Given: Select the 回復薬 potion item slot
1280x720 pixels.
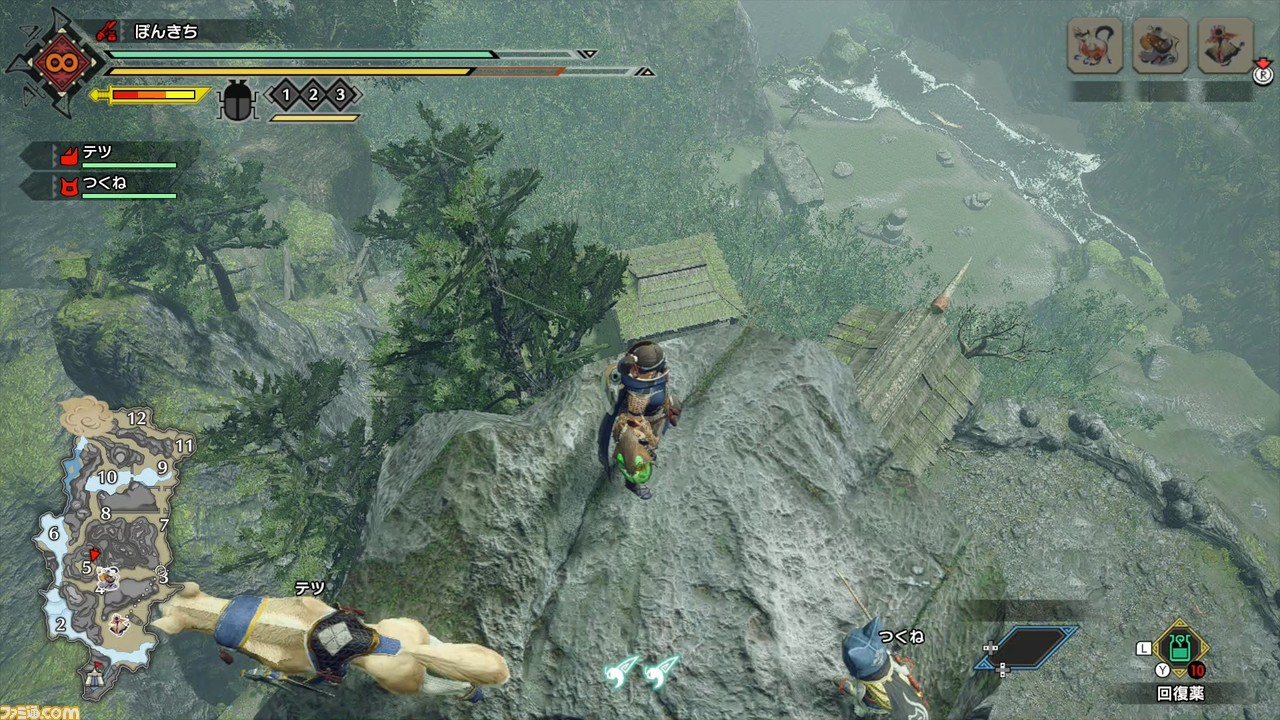Looking at the screenshot, I should pos(1181,650).
